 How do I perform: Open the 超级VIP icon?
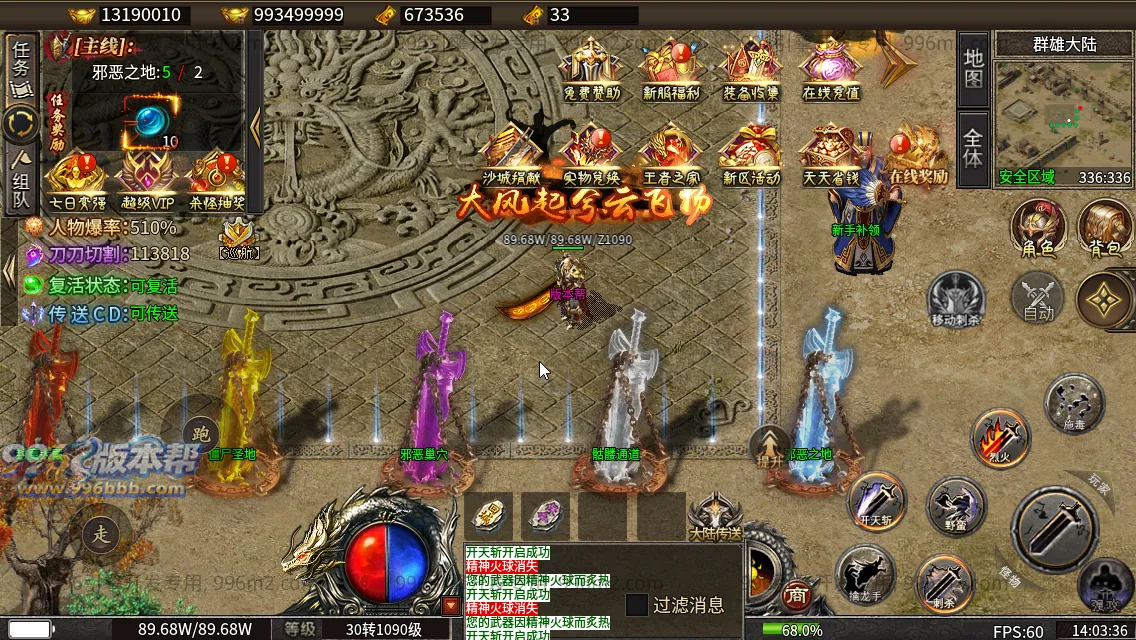coord(147,178)
